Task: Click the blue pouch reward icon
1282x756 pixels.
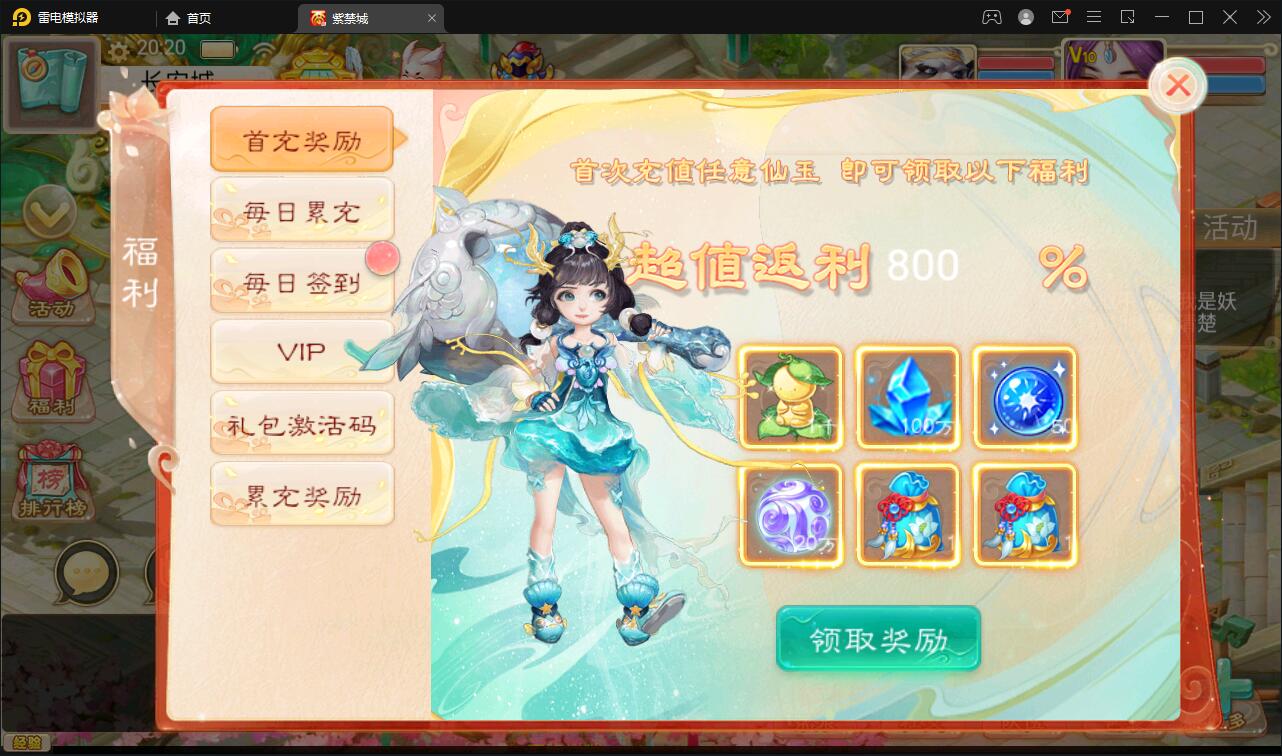Action: pos(908,514)
